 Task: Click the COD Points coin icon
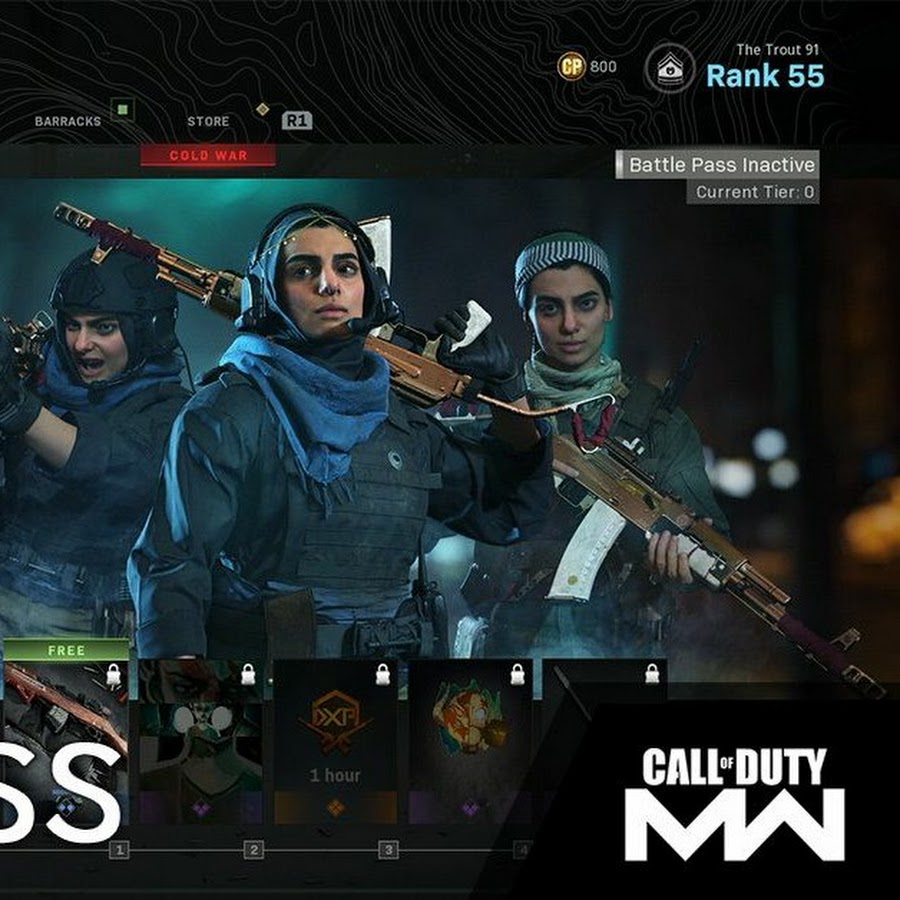coord(570,67)
